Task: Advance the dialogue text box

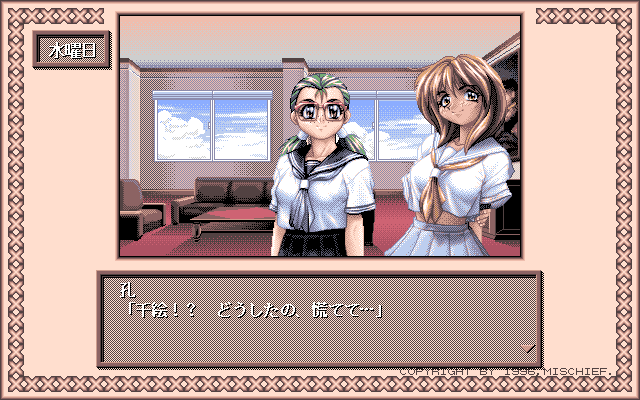Action: tap(320, 318)
